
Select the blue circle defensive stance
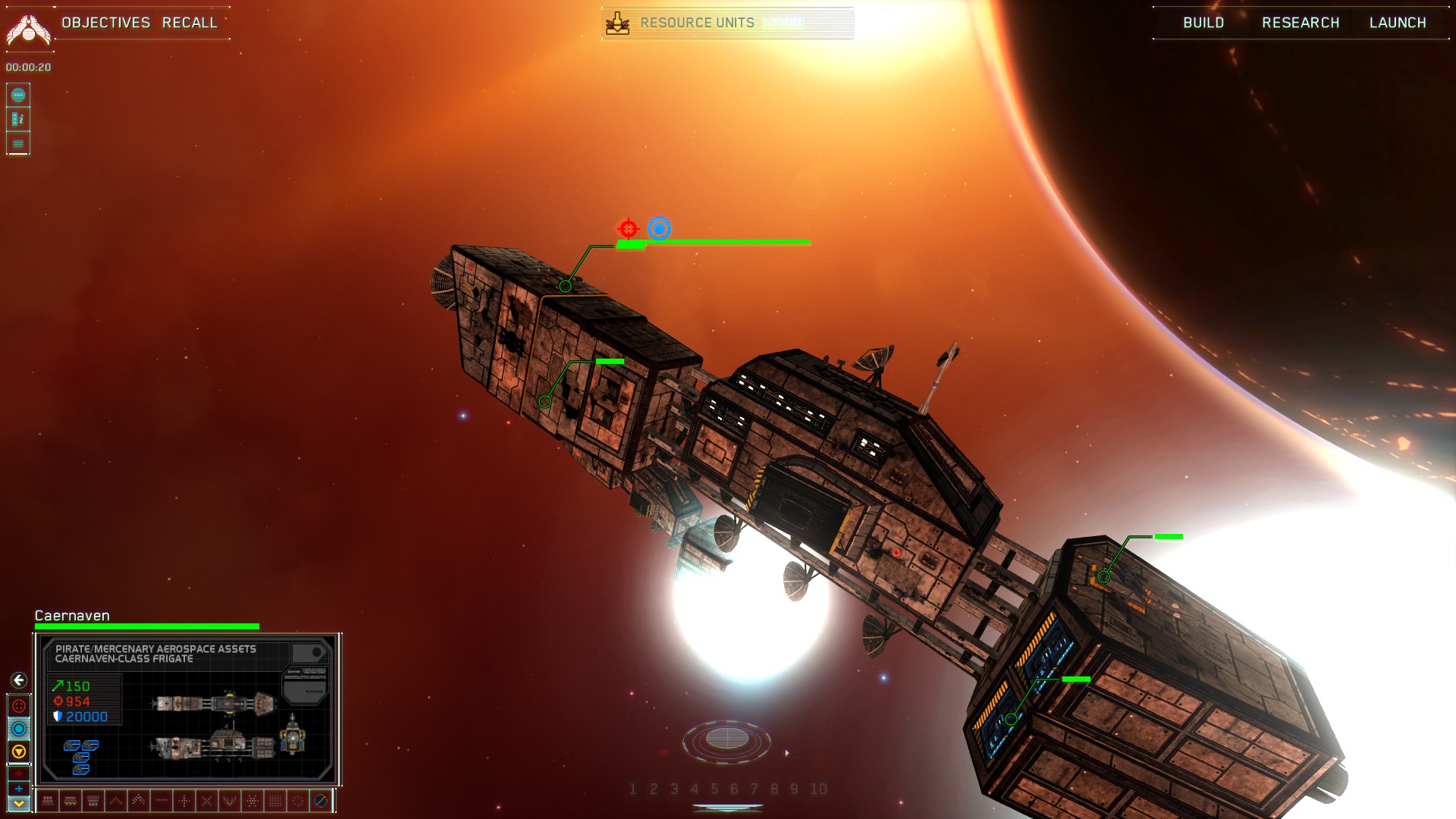tap(19, 729)
